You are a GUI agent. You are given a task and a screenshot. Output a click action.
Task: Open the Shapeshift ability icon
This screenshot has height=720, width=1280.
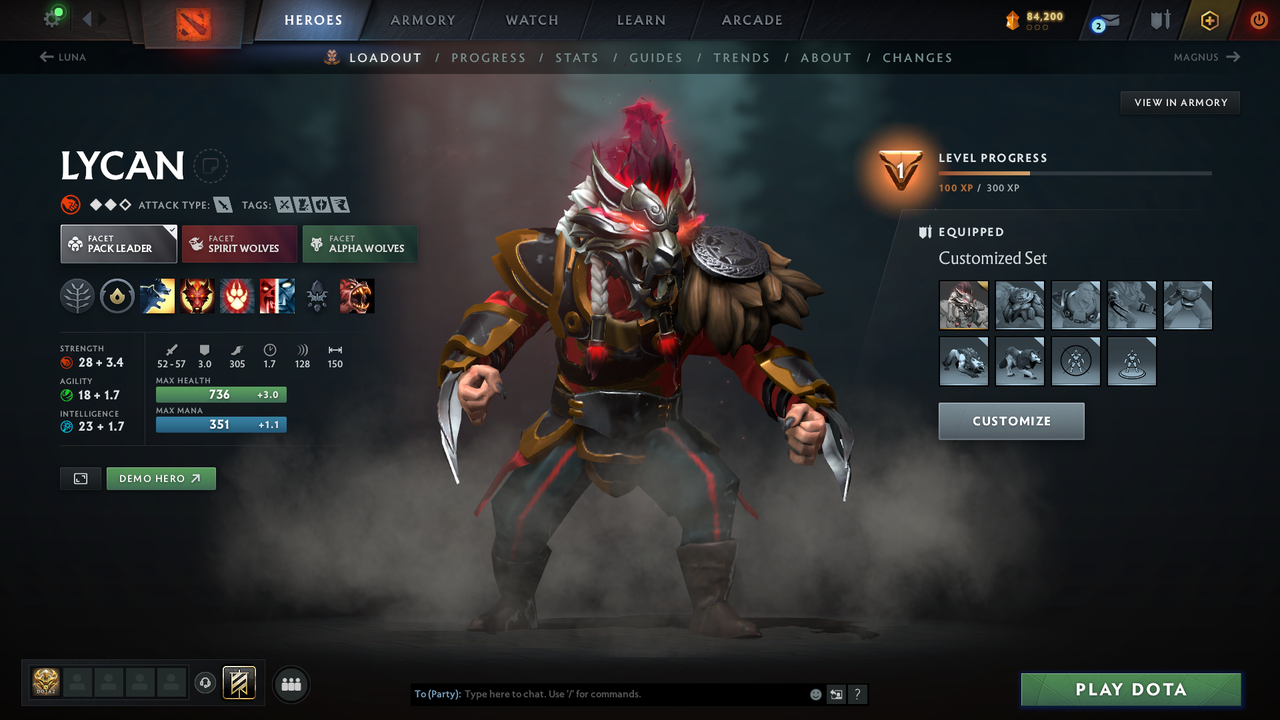point(277,295)
